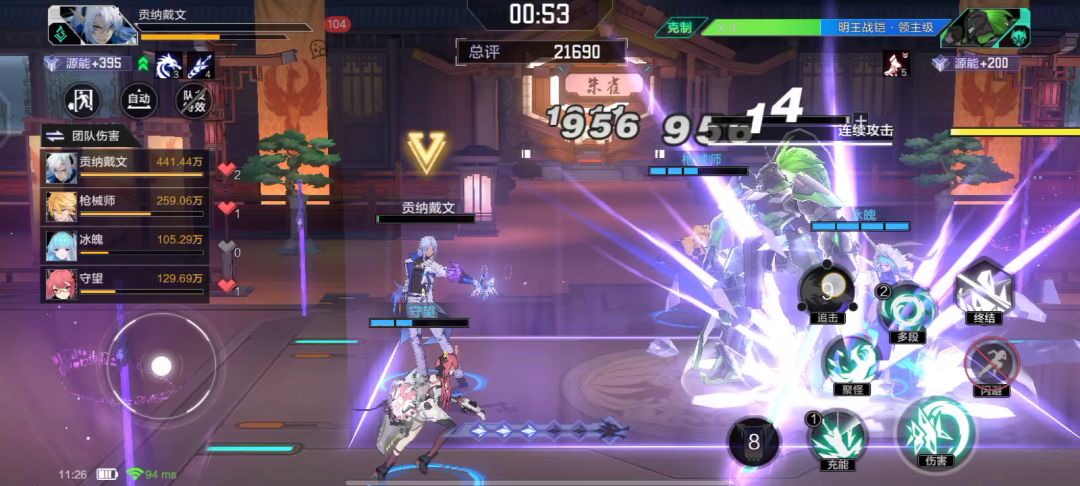
Task: Tap the white dragon buff icon
Action: tap(169, 66)
